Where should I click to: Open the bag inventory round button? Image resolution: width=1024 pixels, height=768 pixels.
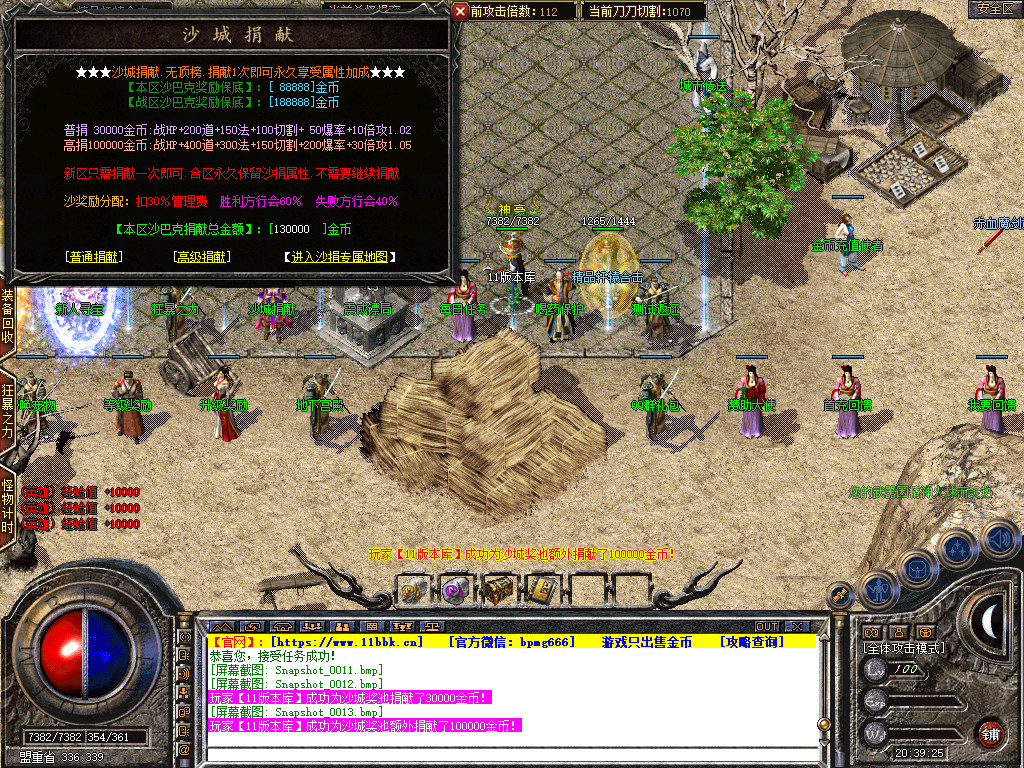(916, 568)
